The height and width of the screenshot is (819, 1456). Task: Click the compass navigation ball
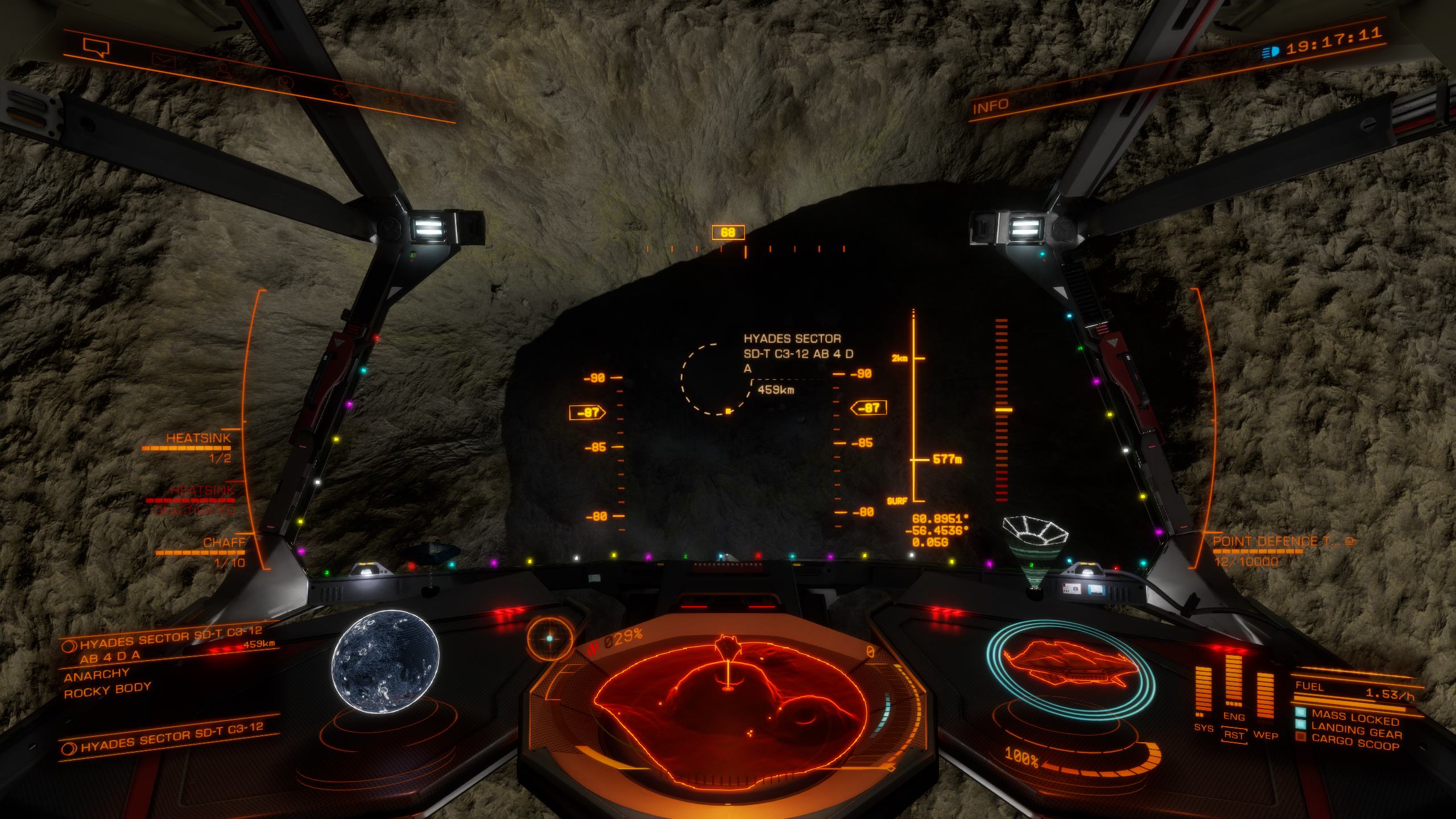(549, 638)
